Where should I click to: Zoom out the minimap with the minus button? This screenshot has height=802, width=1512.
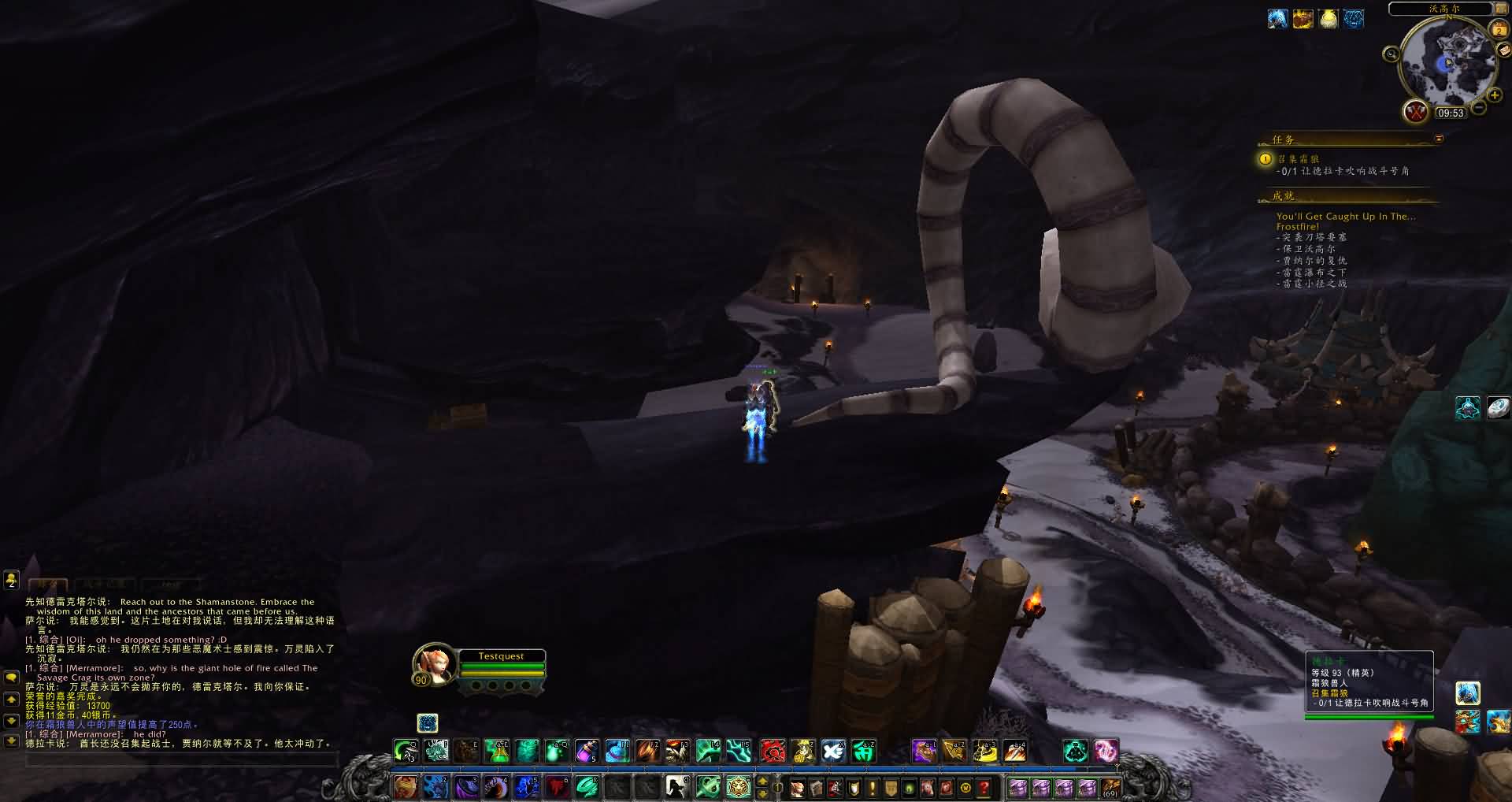point(1478,107)
